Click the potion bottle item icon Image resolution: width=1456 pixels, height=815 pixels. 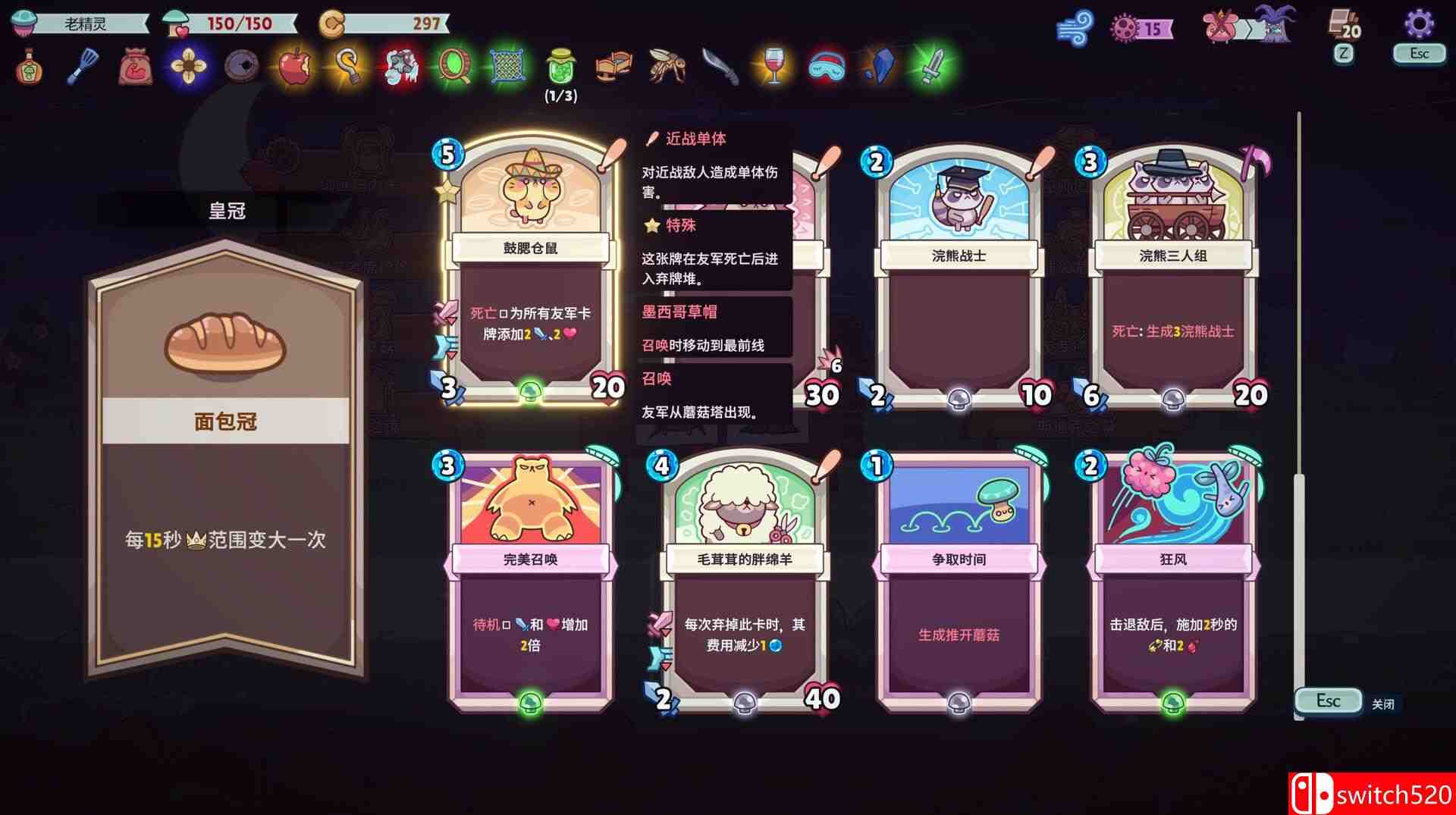[x=27, y=67]
